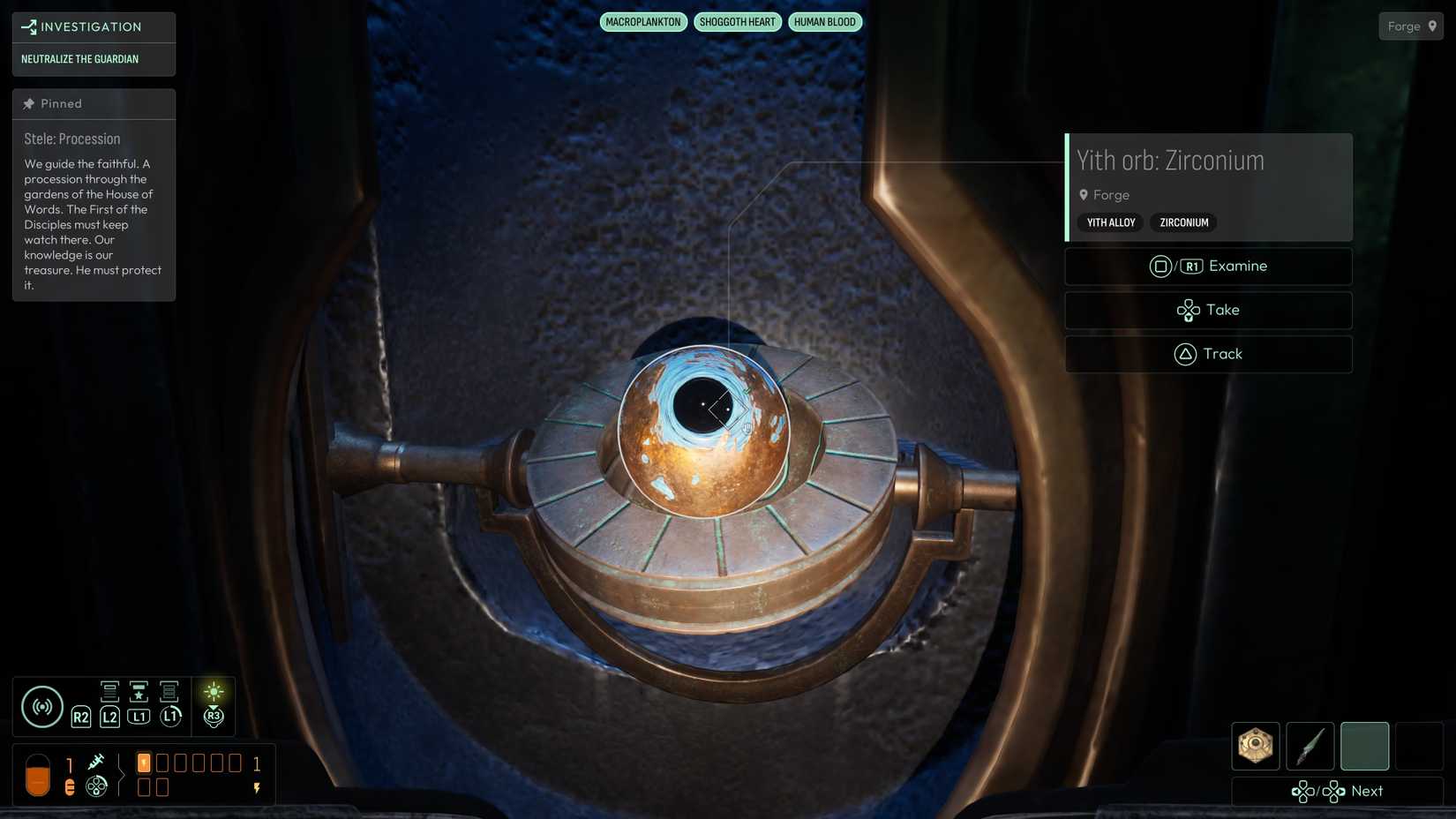Click the syringe healing icon
This screenshot has height=819, width=1456.
click(97, 761)
